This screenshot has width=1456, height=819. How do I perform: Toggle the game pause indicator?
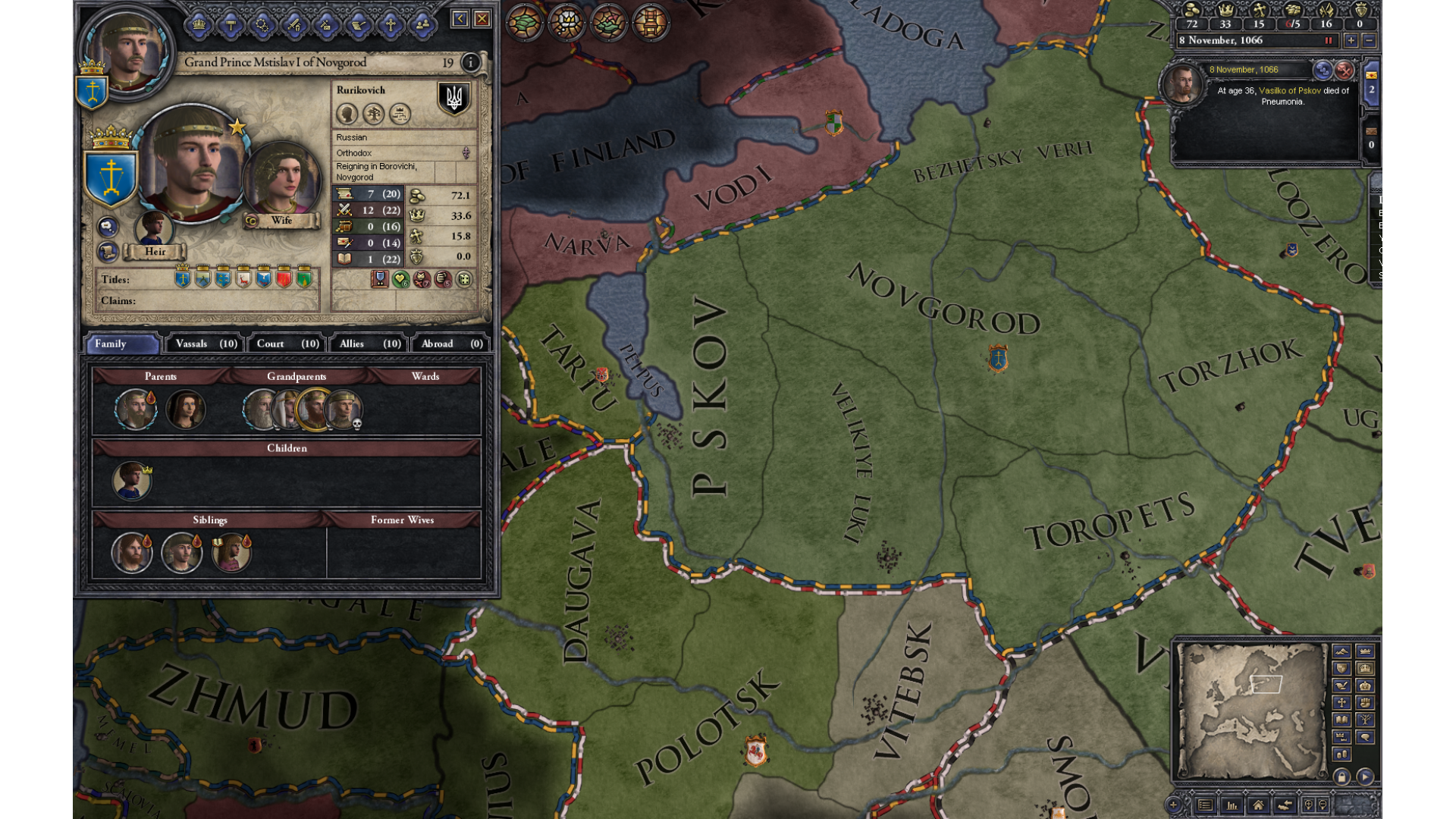pos(1328,41)
